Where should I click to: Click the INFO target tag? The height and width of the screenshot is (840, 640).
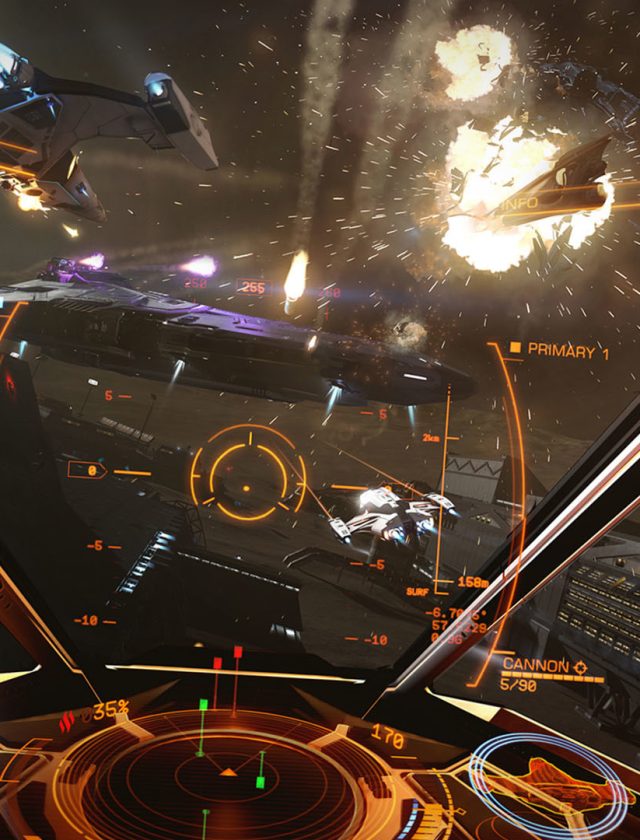520,203
